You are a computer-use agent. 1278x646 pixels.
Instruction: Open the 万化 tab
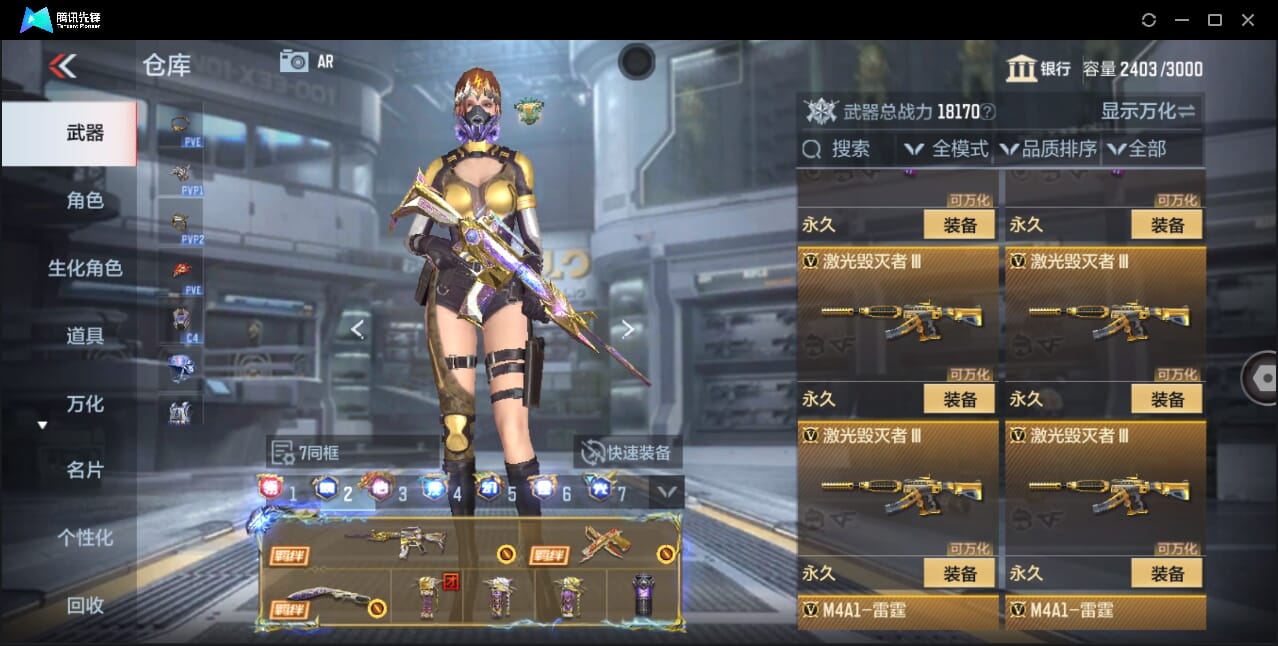pos(85,404)
